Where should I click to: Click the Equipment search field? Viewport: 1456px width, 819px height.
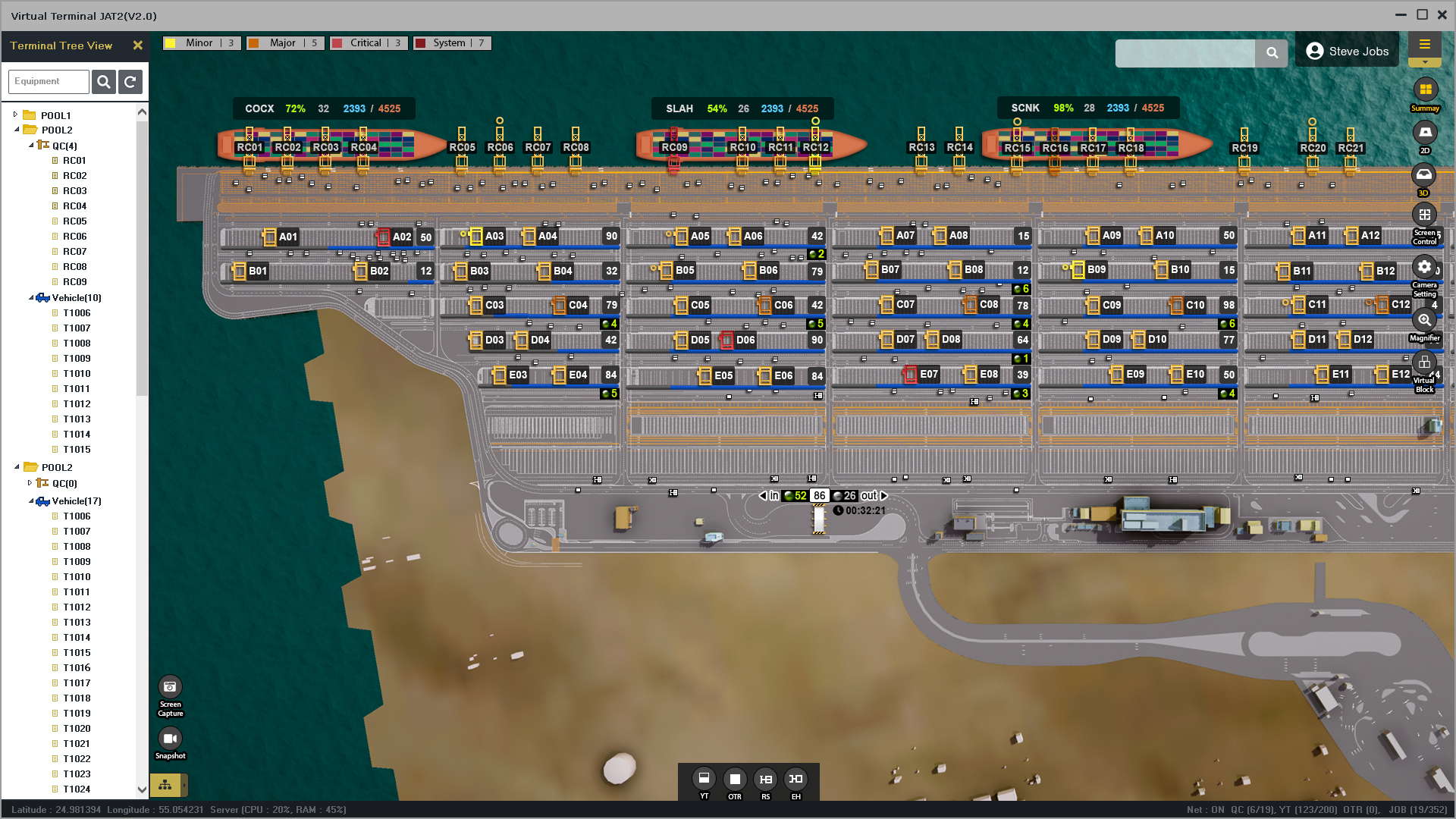click(x=49, y=81)
